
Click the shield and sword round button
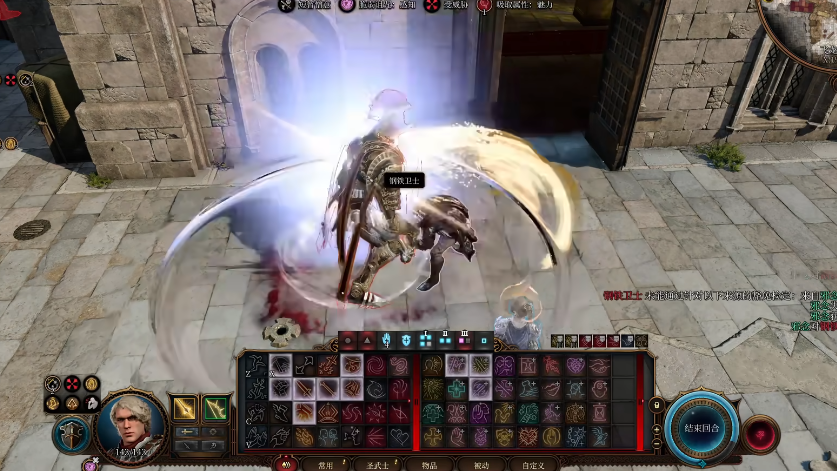70,436
